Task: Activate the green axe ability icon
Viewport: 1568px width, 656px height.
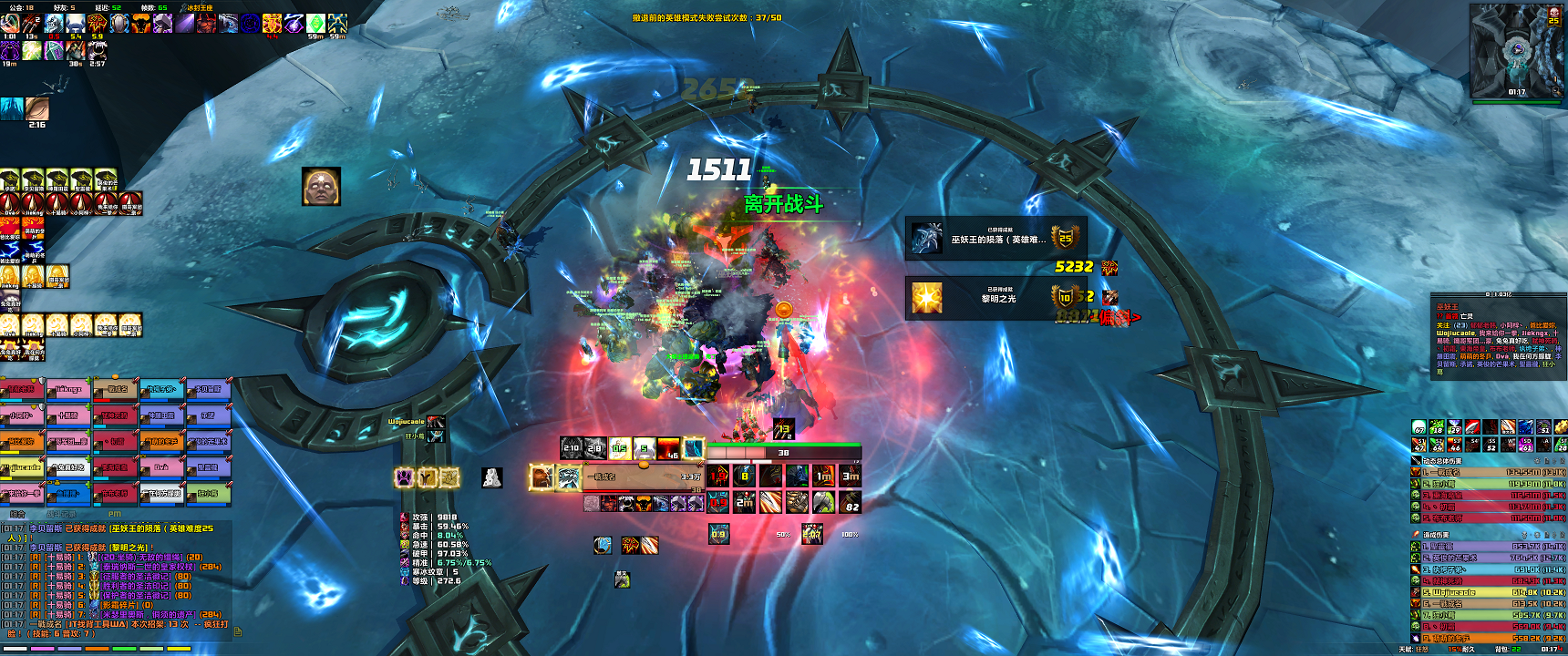Action: point(823,502)
